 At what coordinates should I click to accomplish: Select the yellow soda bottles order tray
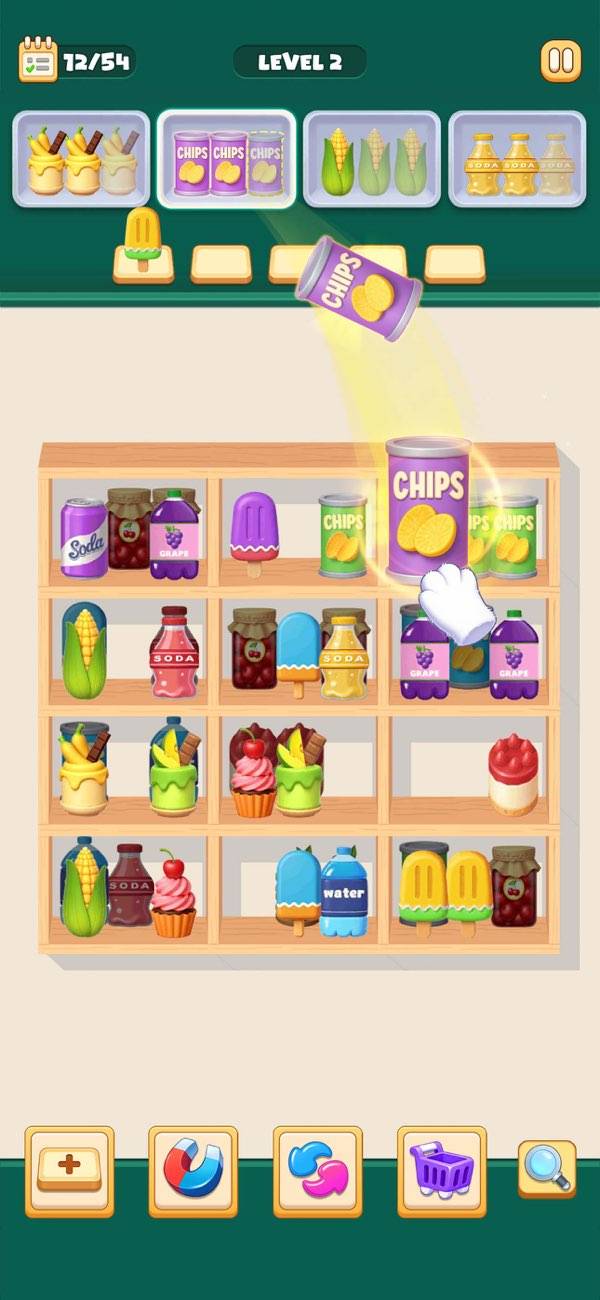tap(517, 159)
